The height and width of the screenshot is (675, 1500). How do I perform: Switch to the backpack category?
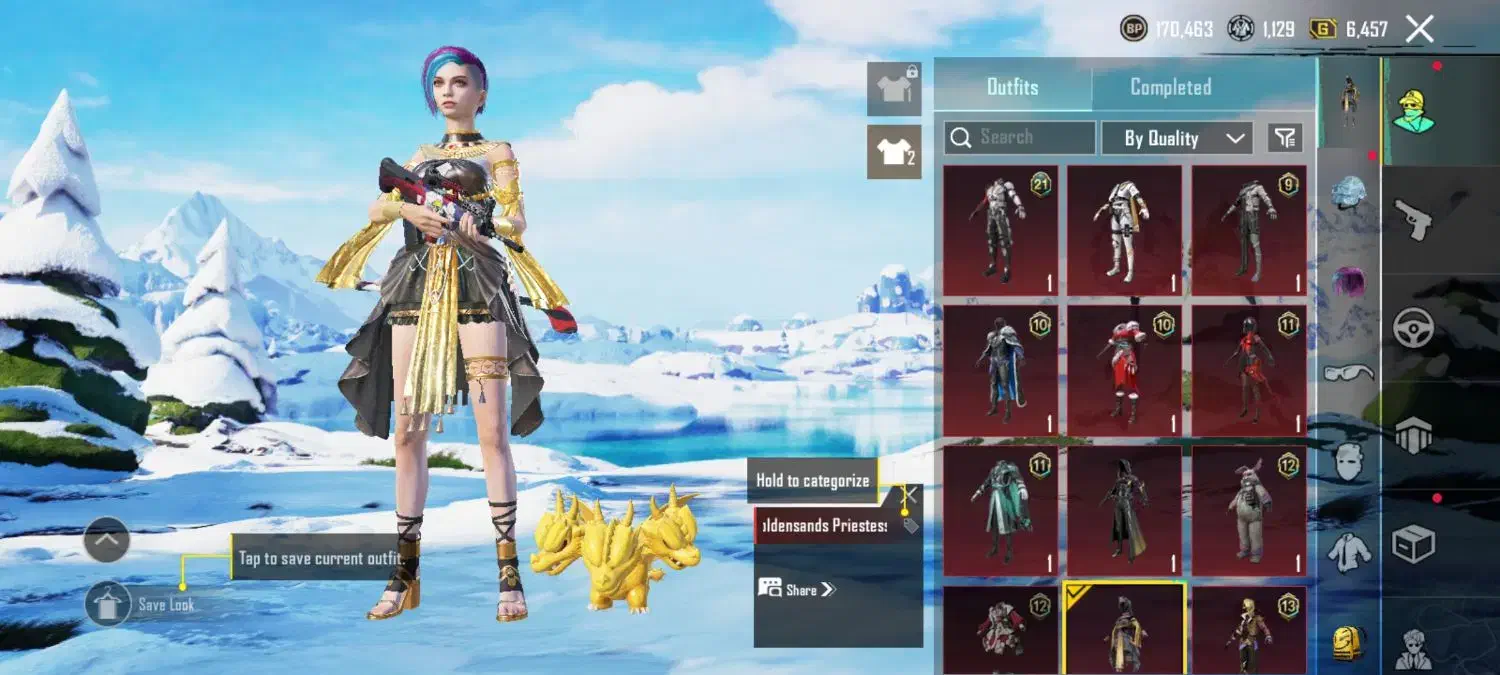pyautogui.click(x=1348, y=643)
